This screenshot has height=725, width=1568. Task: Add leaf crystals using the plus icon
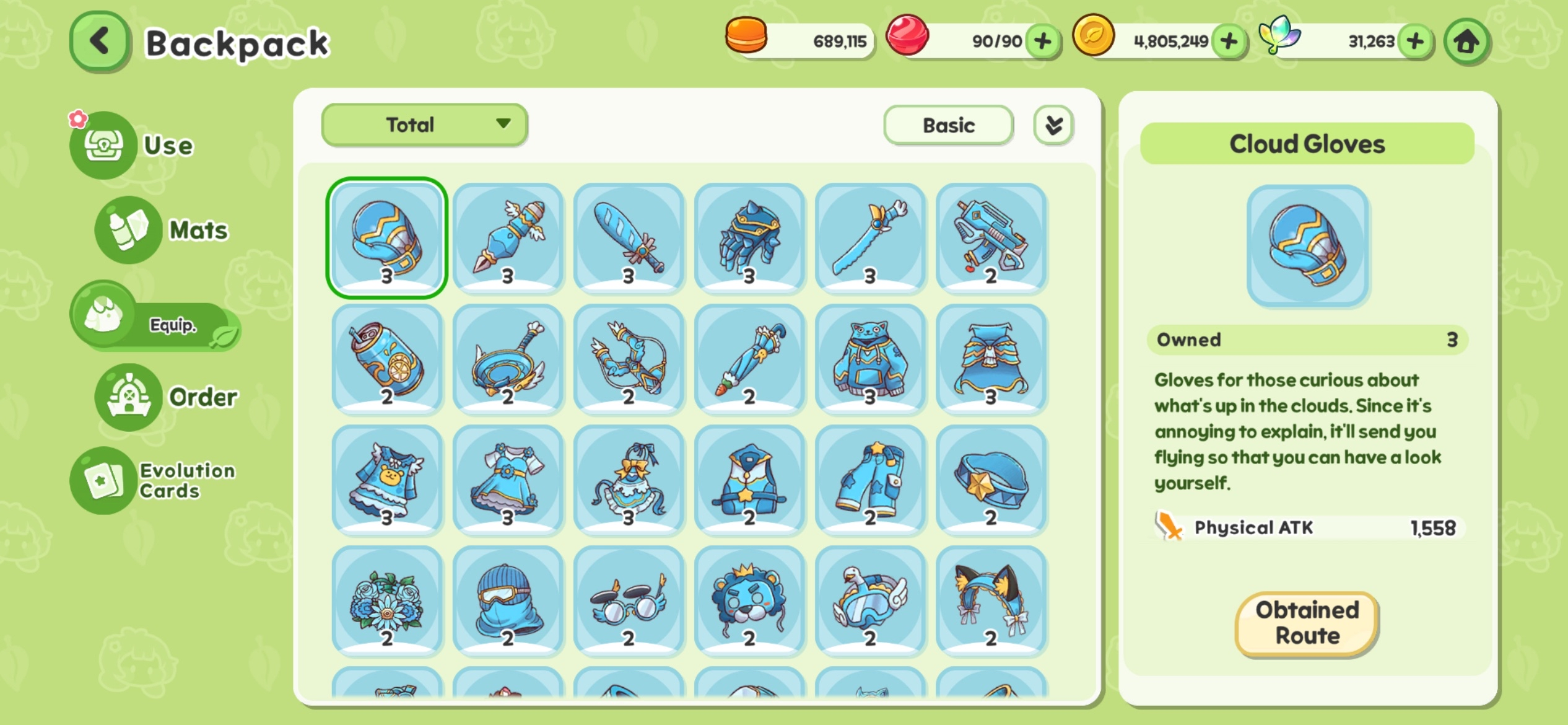[1416, 42]
